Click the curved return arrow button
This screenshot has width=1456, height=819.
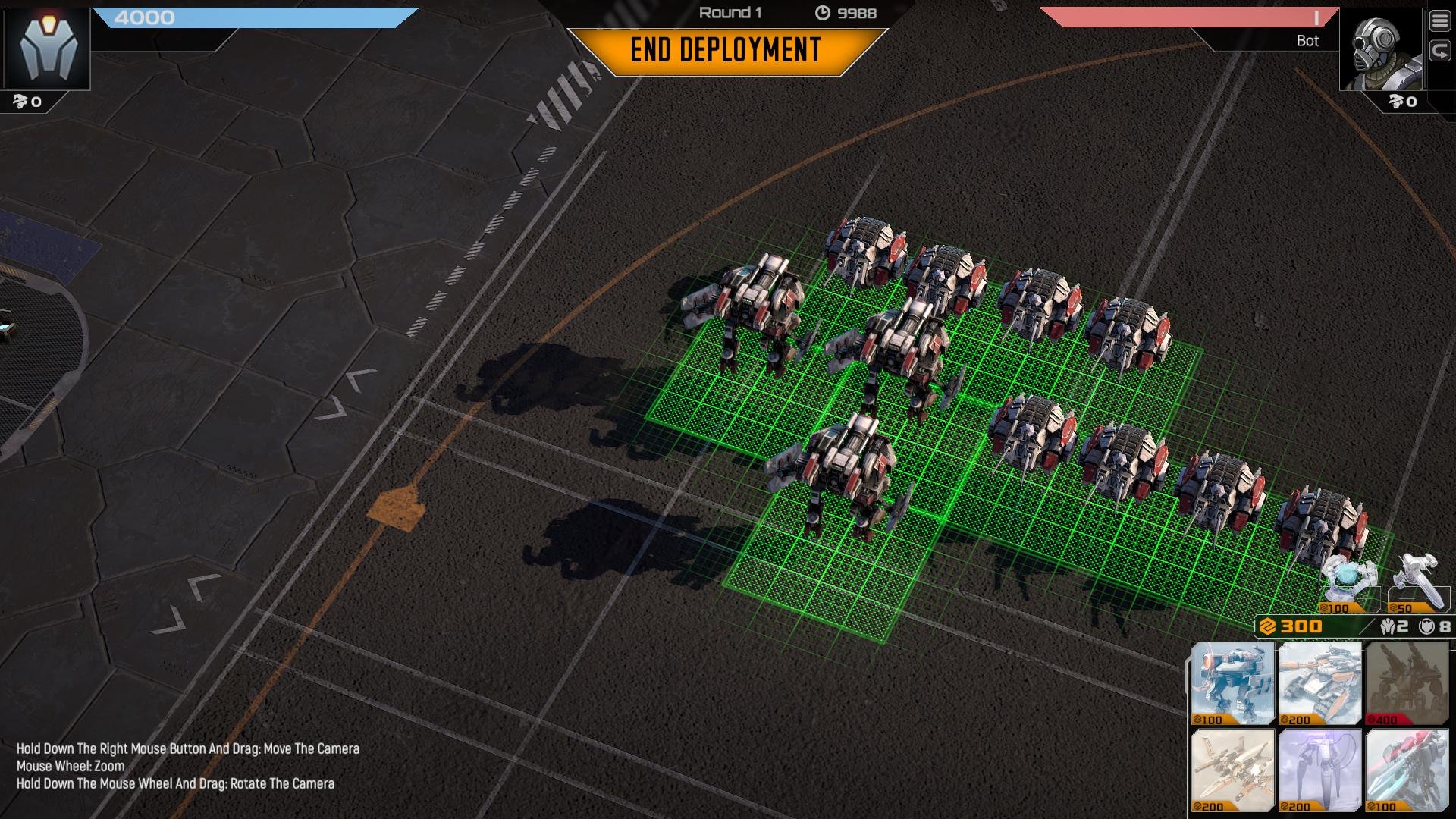click(x=1439, y=51)
